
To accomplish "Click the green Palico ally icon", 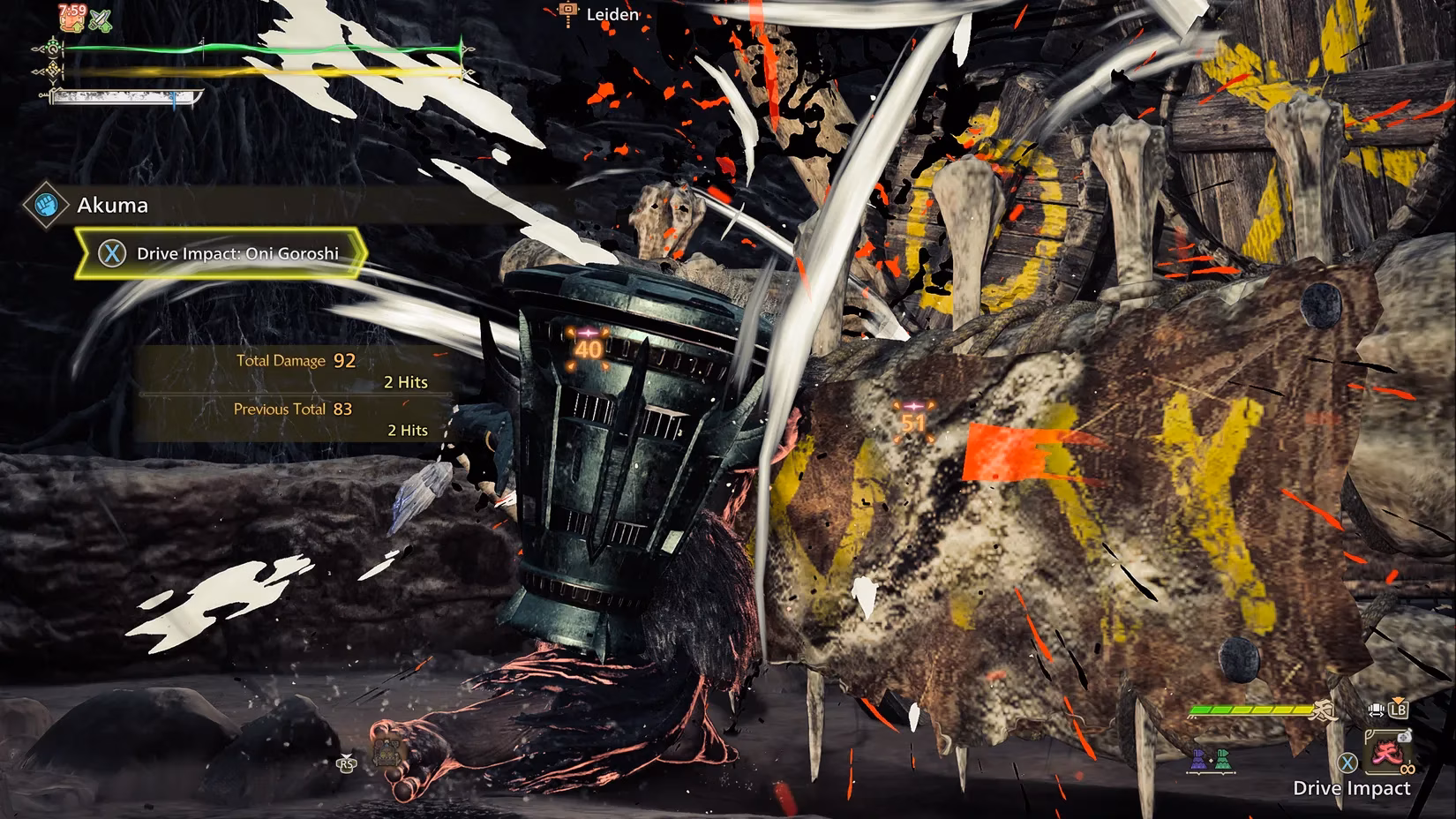I will point(1223,760).
